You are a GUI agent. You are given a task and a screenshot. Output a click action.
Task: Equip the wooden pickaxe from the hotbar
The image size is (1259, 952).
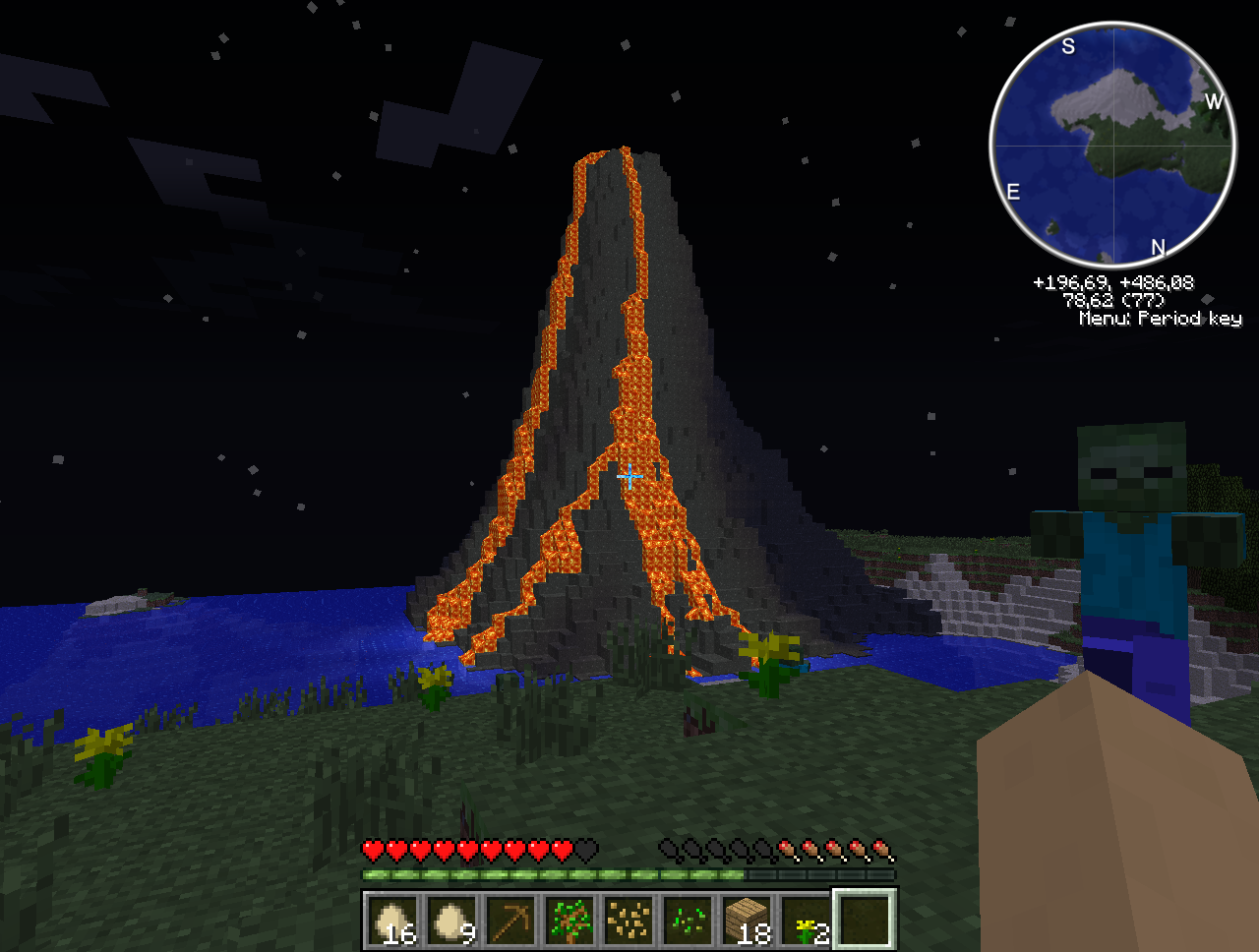510,921
